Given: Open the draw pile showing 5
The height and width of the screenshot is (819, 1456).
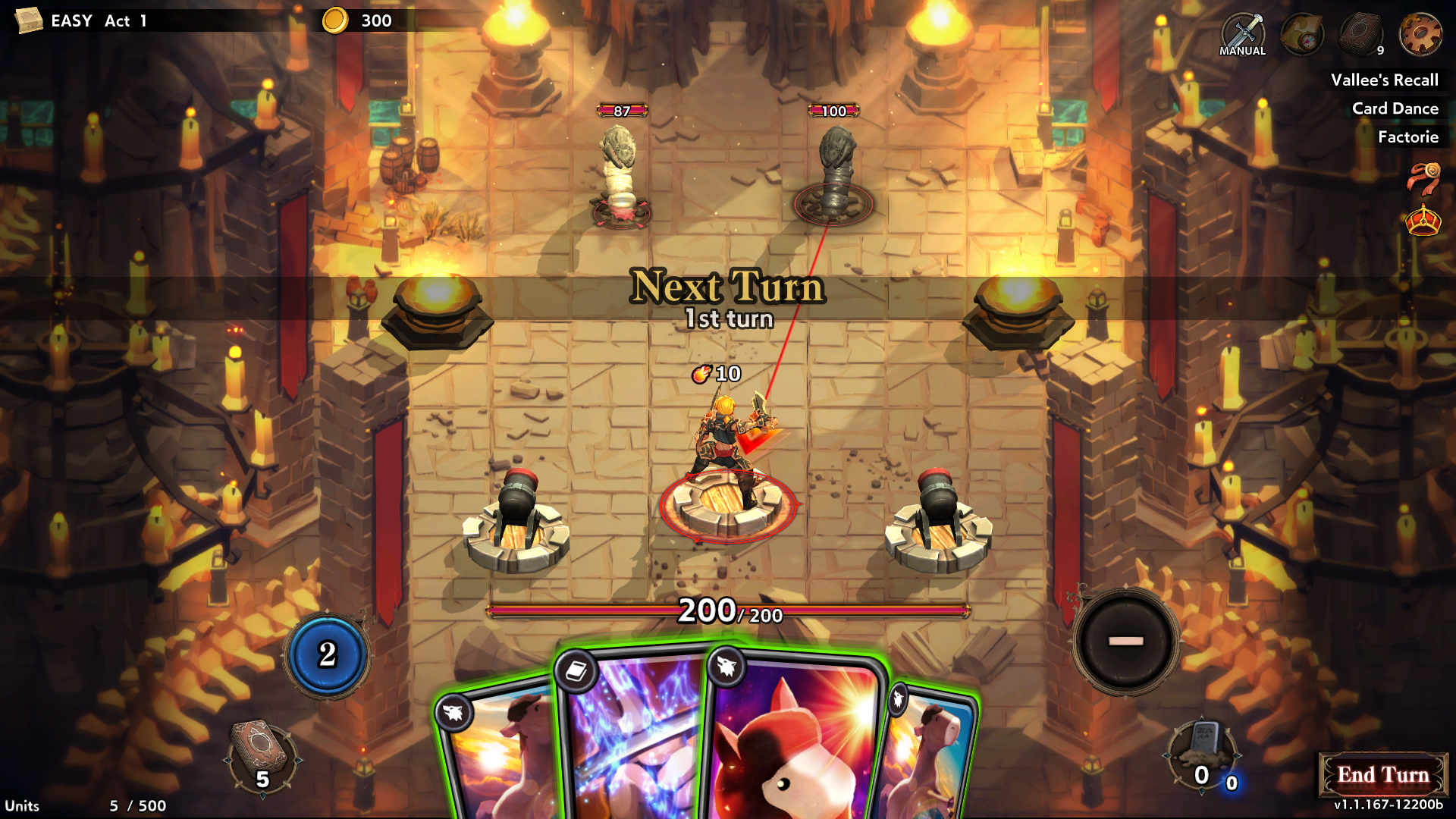Looking at the screenshot, I should pyautogui.click(x=262, y=758).
